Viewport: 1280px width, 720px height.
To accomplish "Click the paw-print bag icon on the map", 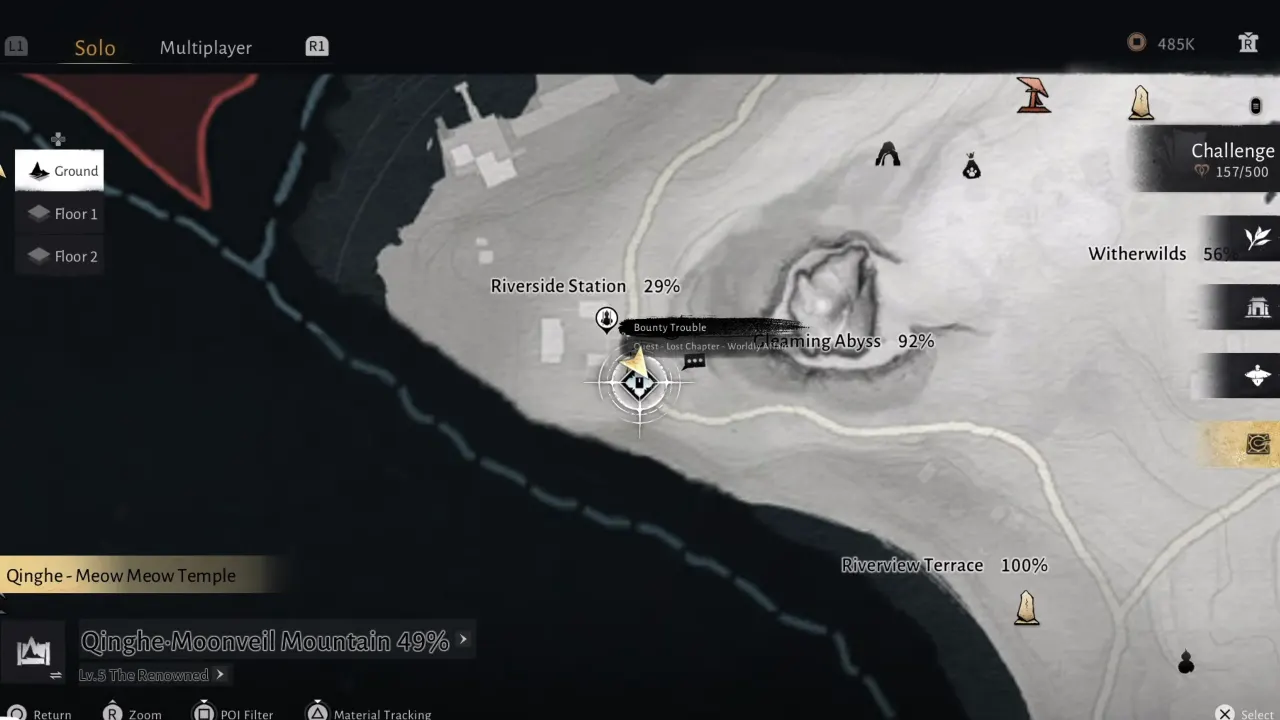I will coord(971,166).
